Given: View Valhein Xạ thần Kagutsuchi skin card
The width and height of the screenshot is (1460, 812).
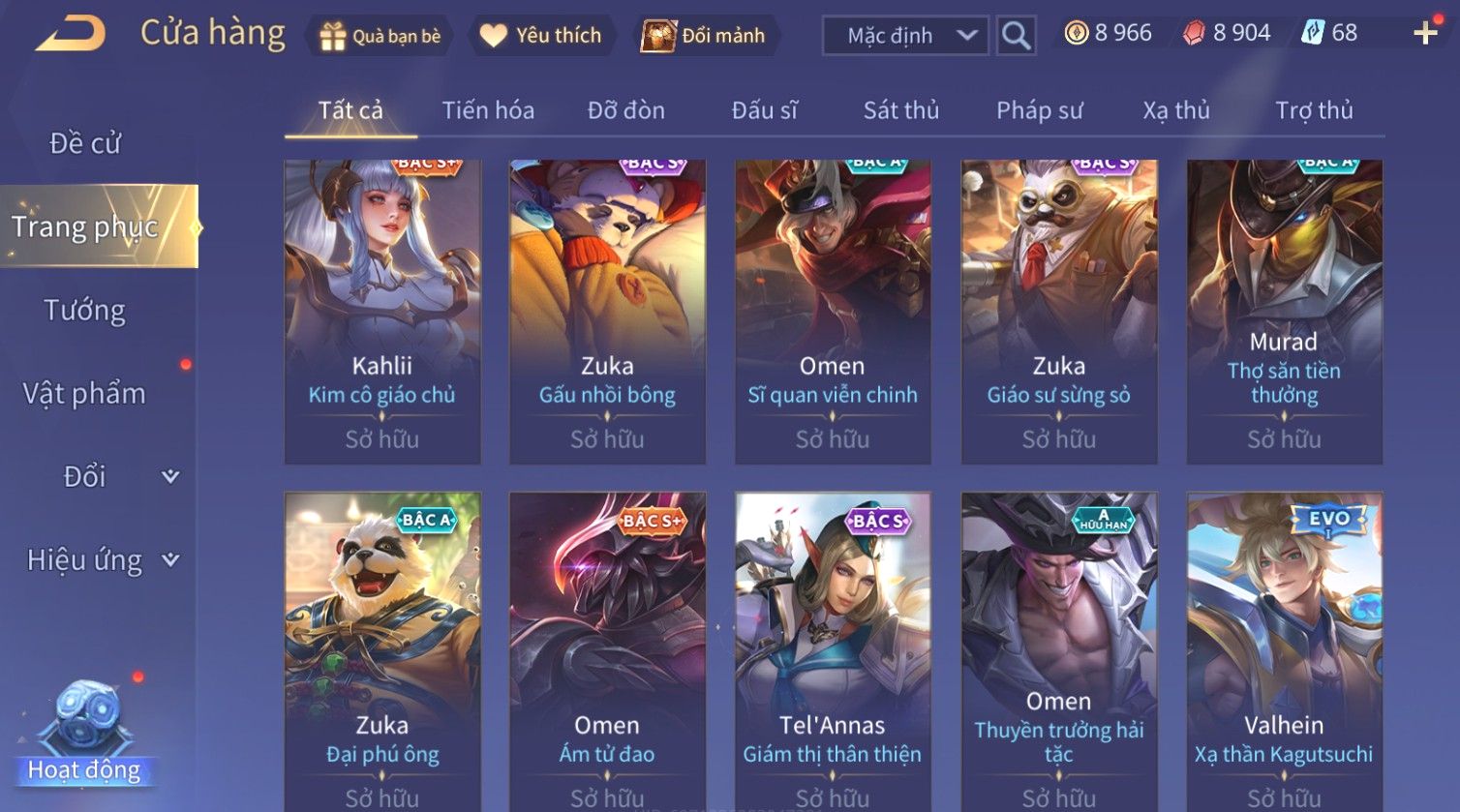Looking at the screenshot, I should tap(1284, 650).
